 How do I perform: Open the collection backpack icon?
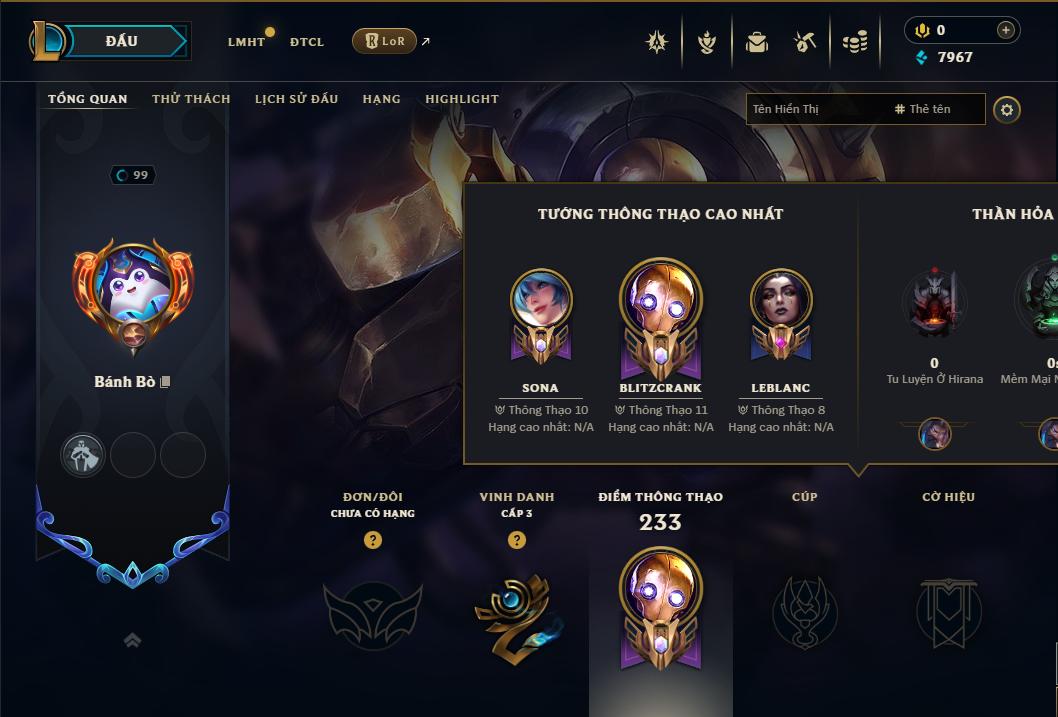tap(756, 42)
